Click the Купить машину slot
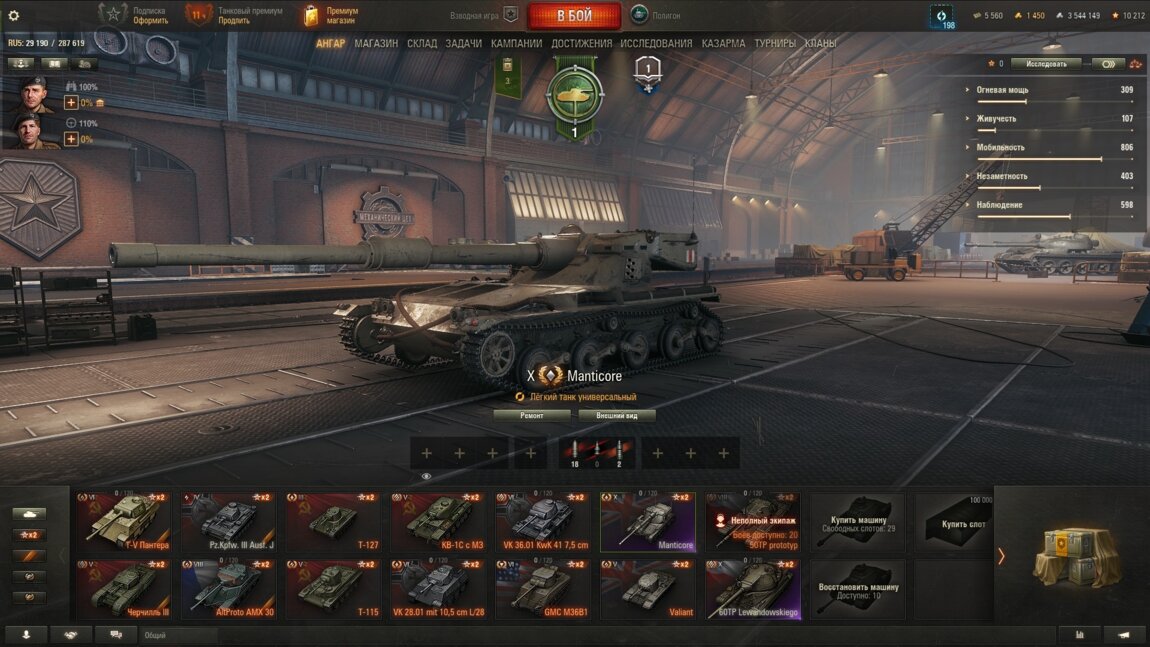 858,521
